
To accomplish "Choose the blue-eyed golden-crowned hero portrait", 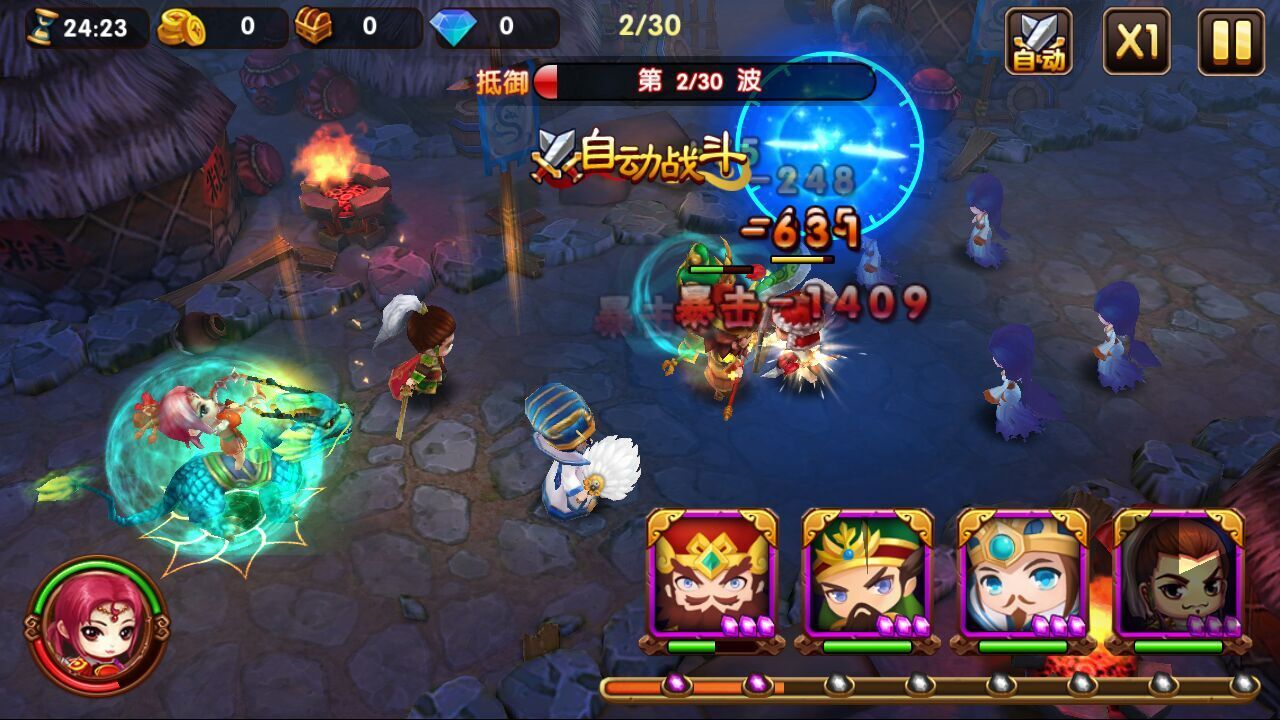I will (x=1023, y=575).
